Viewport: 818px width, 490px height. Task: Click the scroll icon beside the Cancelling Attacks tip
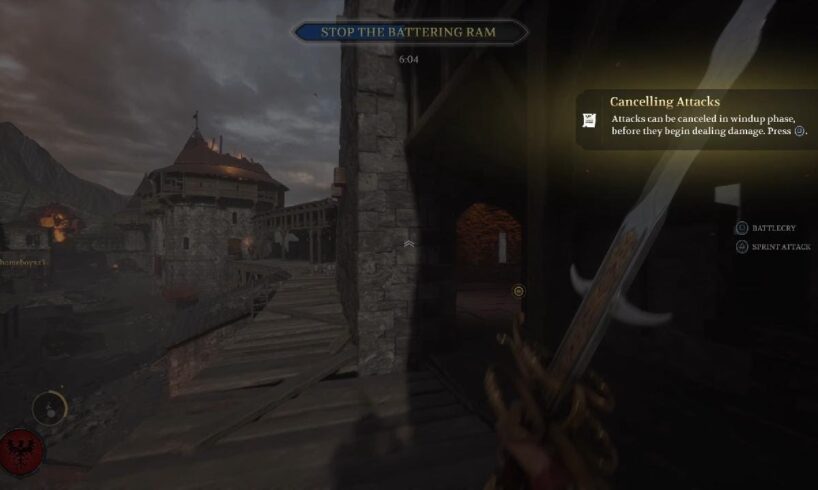(x=590, y=120)
